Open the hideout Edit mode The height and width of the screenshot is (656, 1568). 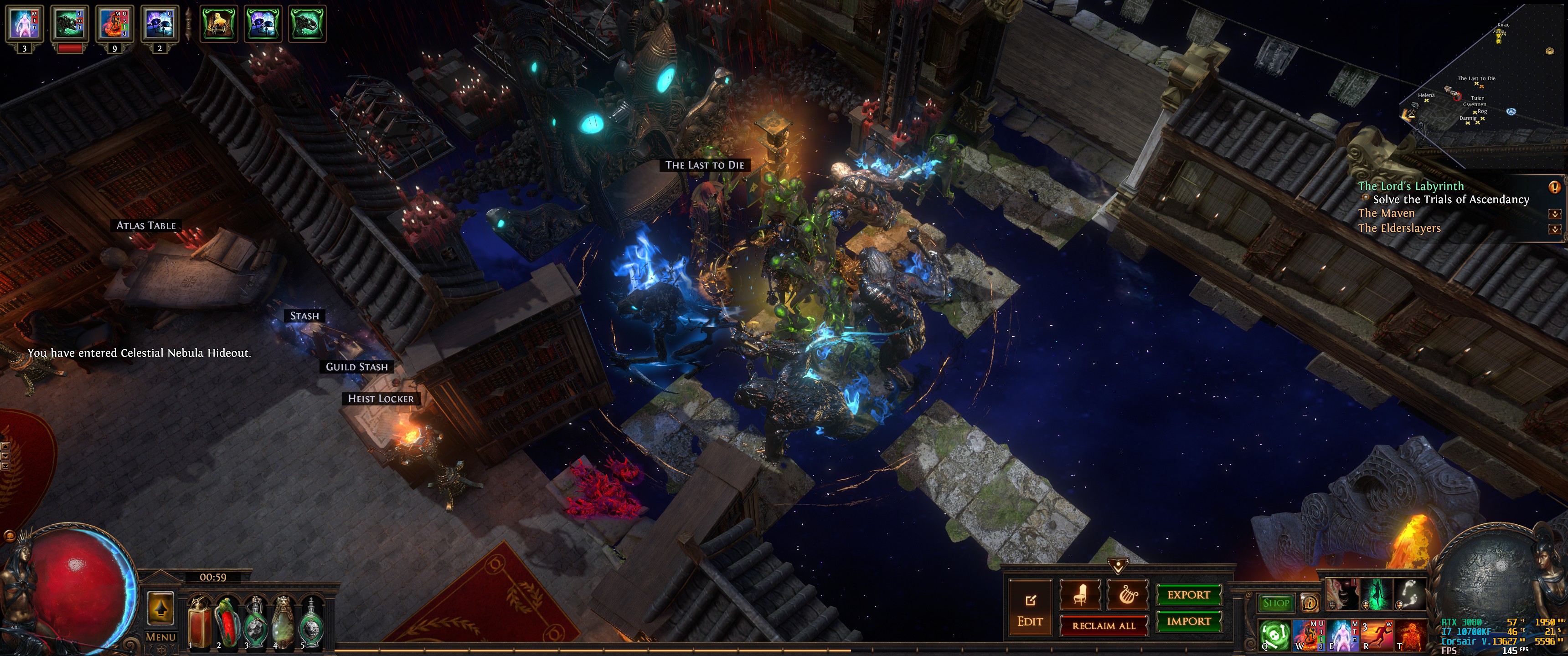(1030, 609)
